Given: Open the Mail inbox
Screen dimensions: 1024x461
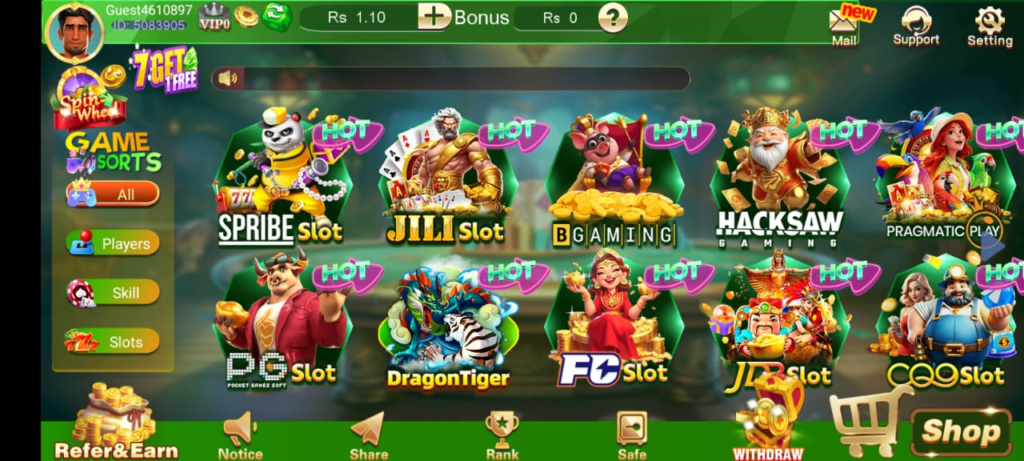Looking at the screenshot, I should [843, 26].
